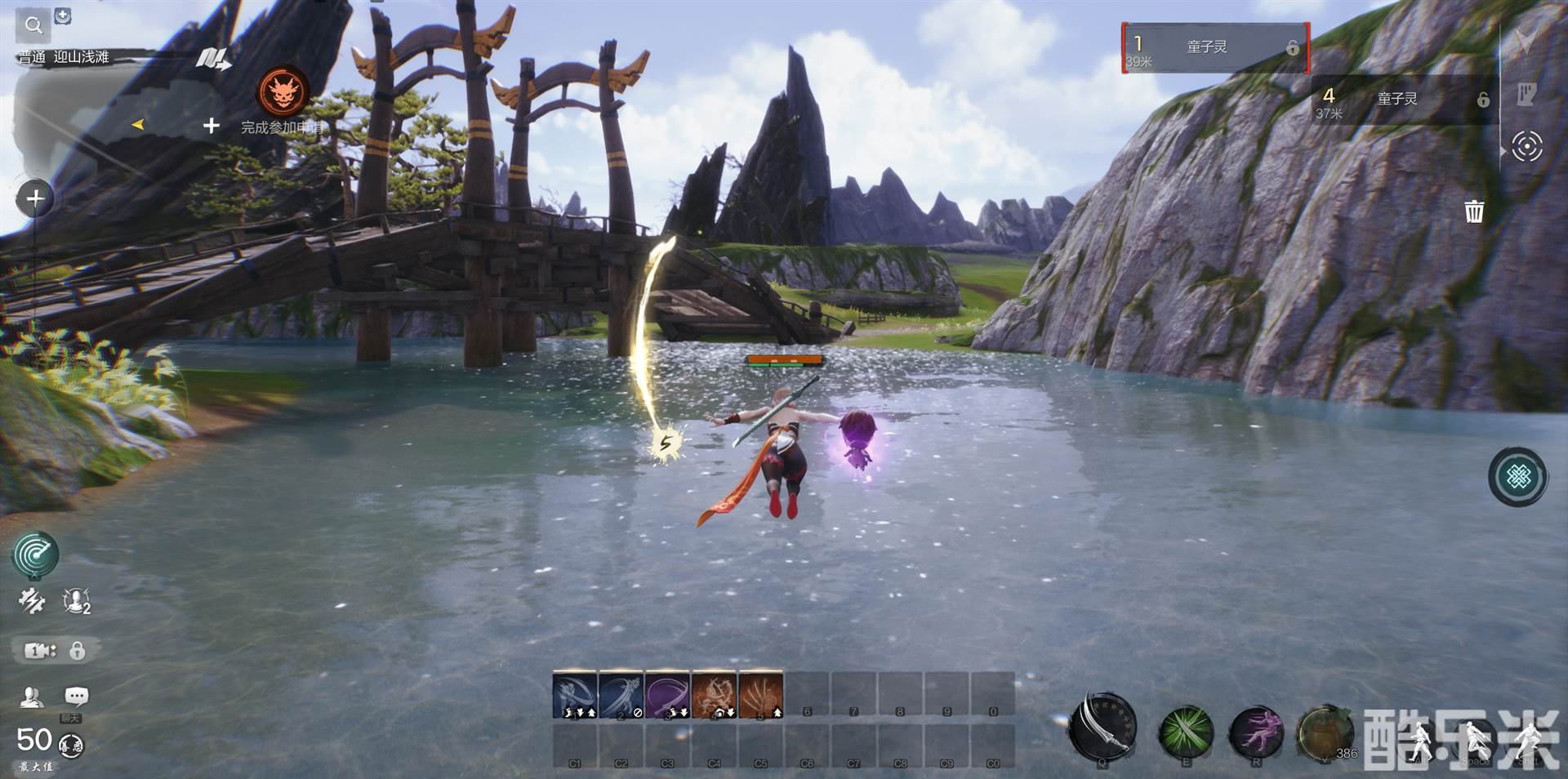Image resolution: width=1568 pixels, height=779 pixels.
Task: Activate the circular target lock icon
Action: 1526,147
